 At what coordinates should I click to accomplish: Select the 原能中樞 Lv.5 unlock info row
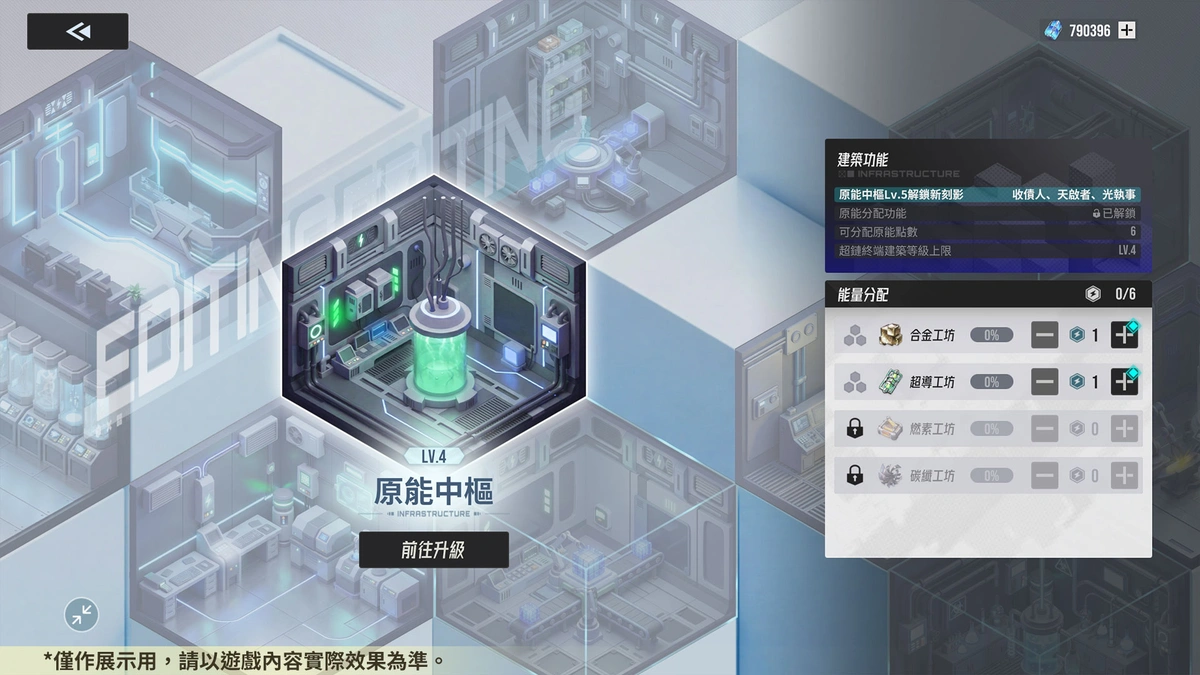tap(988, 195)
